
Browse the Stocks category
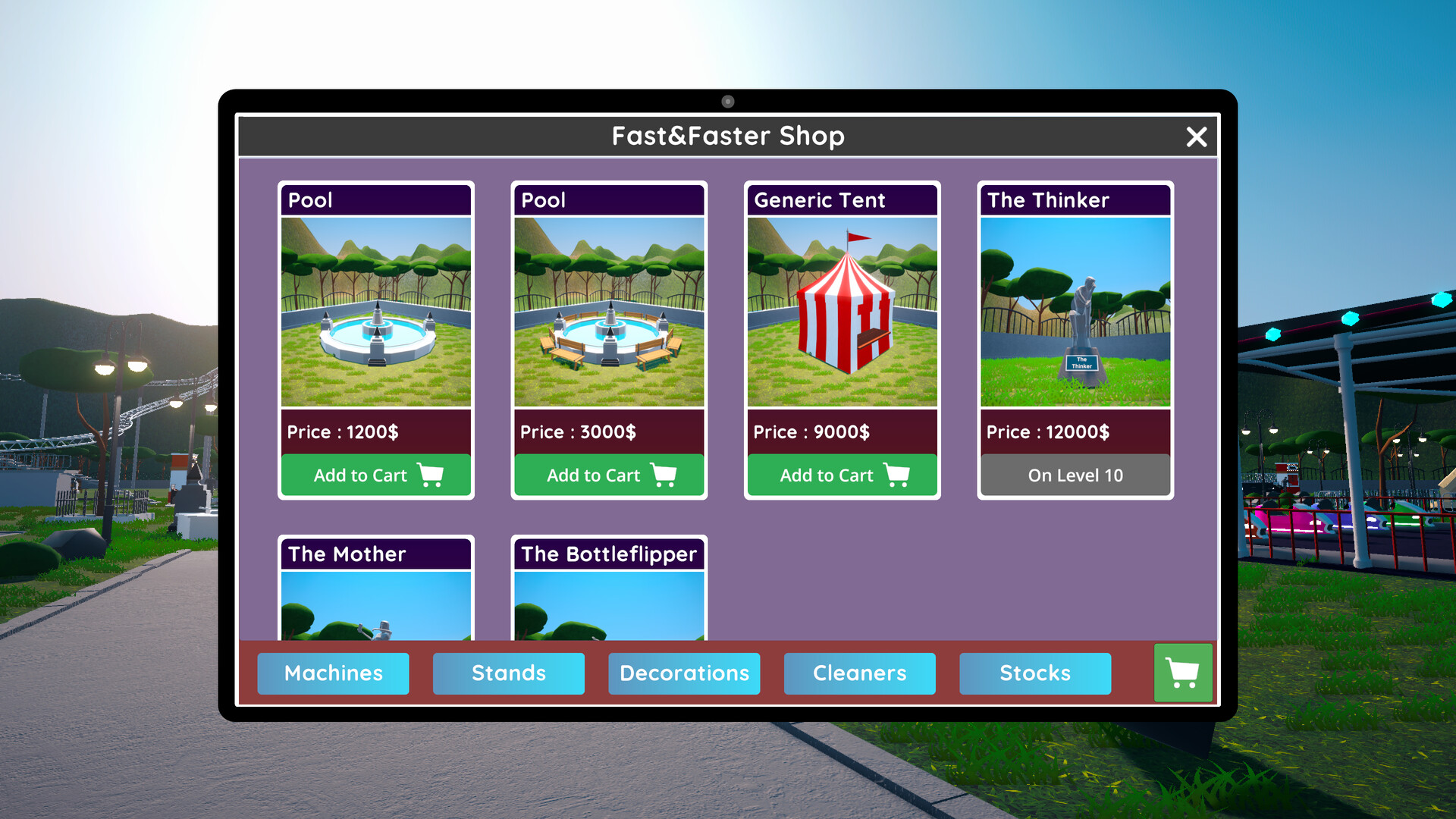1035,673
